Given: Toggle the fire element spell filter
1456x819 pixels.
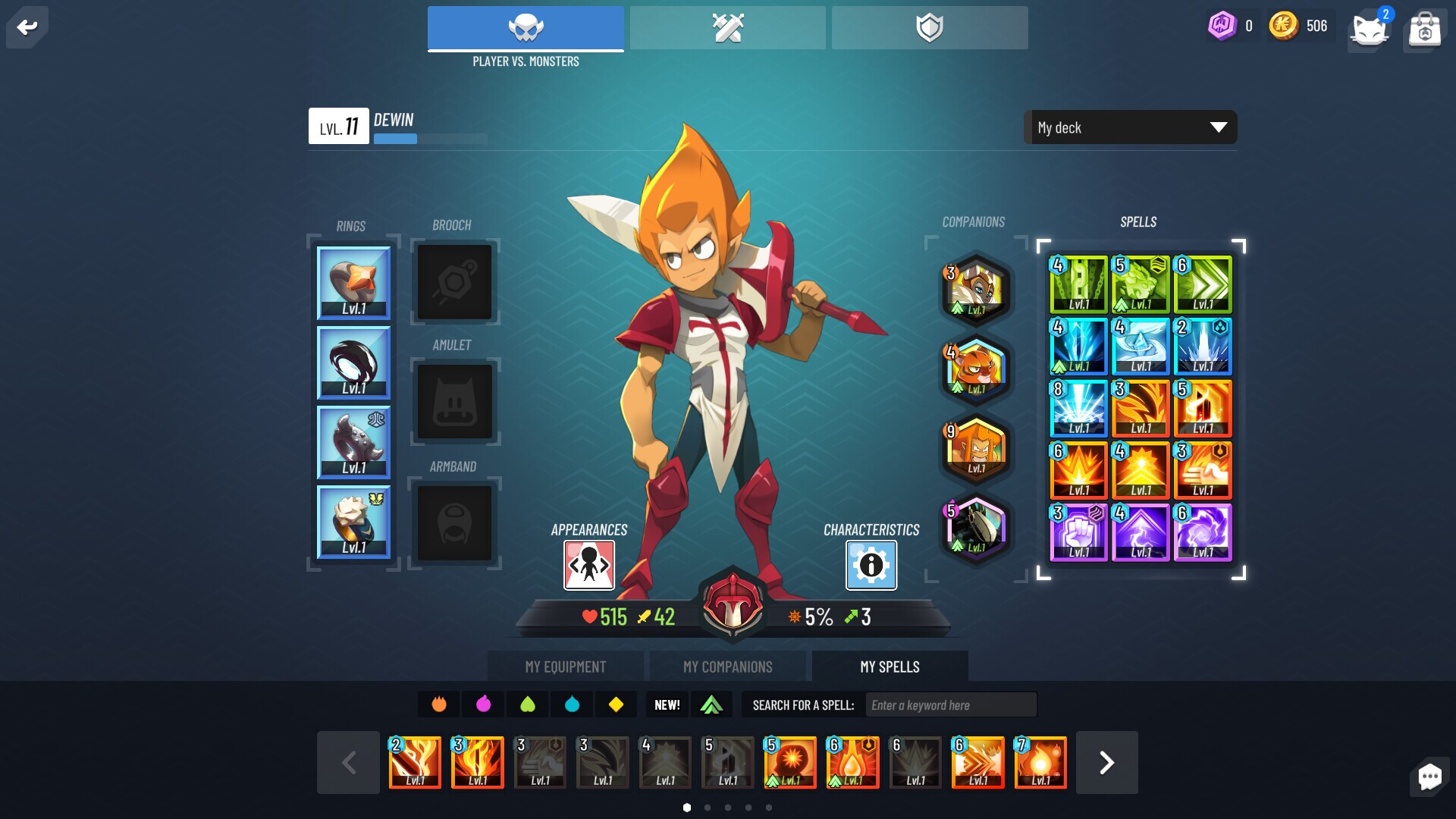Looking at the screenshot, I should (439, 704).
